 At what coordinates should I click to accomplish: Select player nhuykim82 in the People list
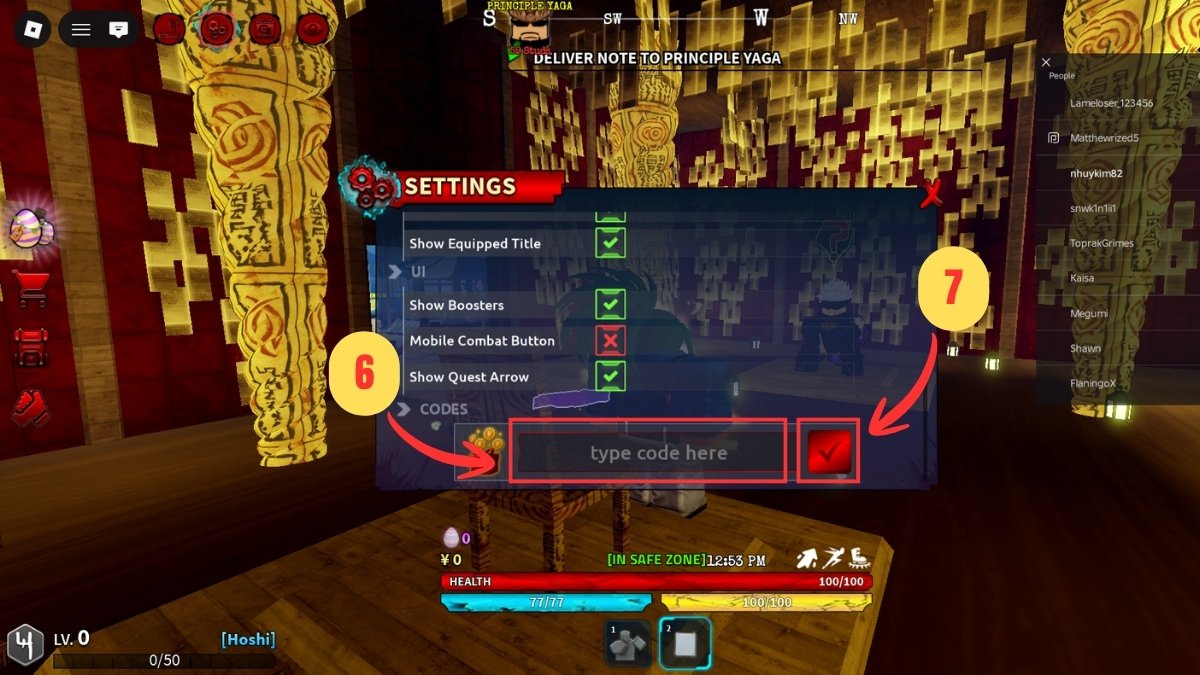coord(1097,173)
